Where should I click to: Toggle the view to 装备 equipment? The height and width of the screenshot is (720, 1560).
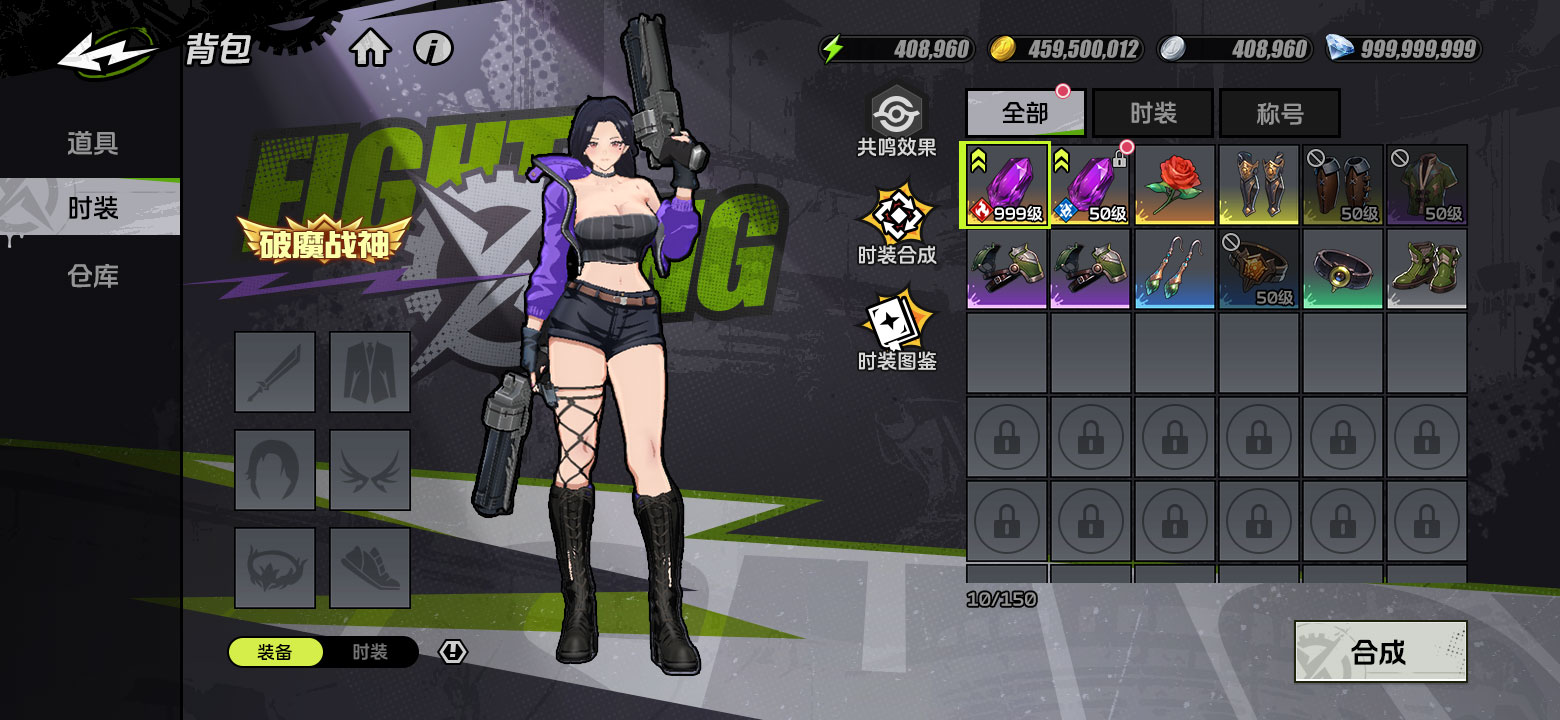pos(275,653)
